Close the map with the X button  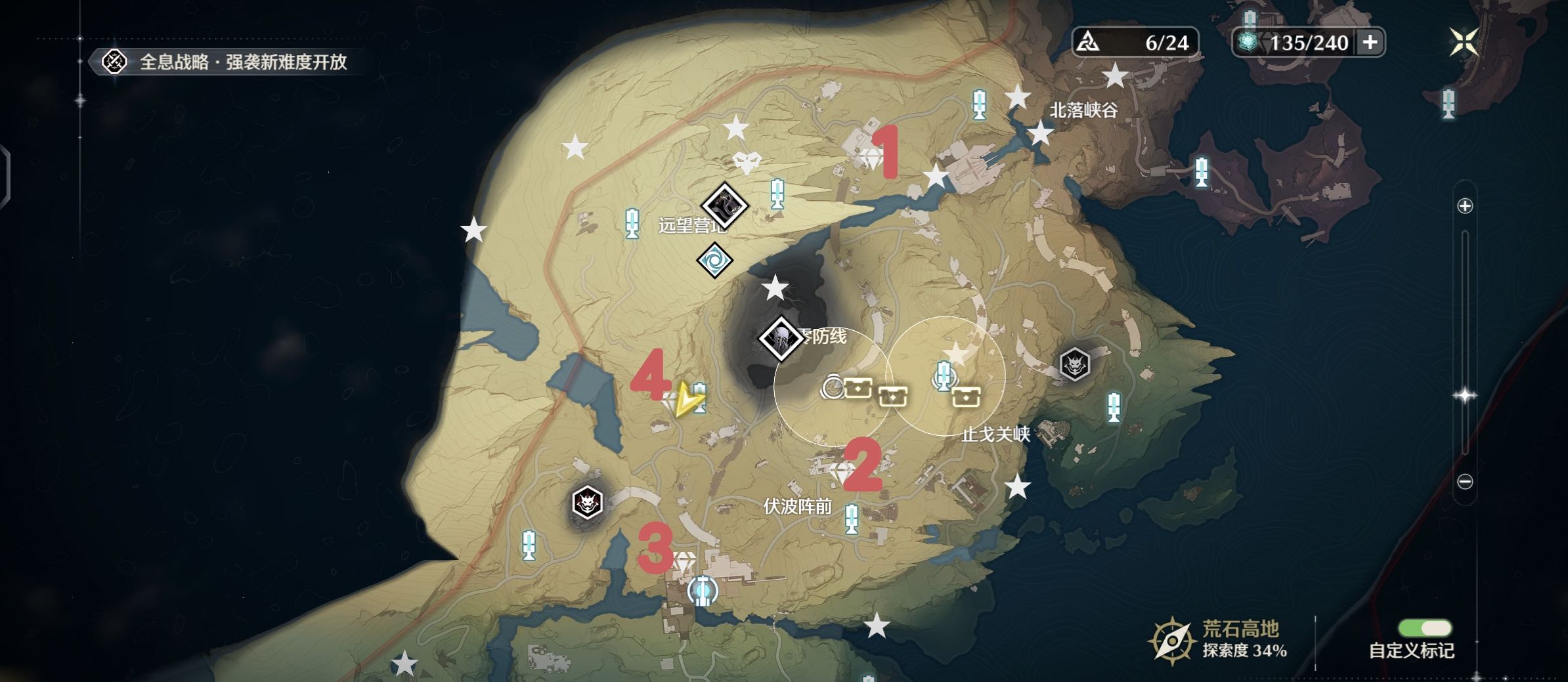point(1464,43)
